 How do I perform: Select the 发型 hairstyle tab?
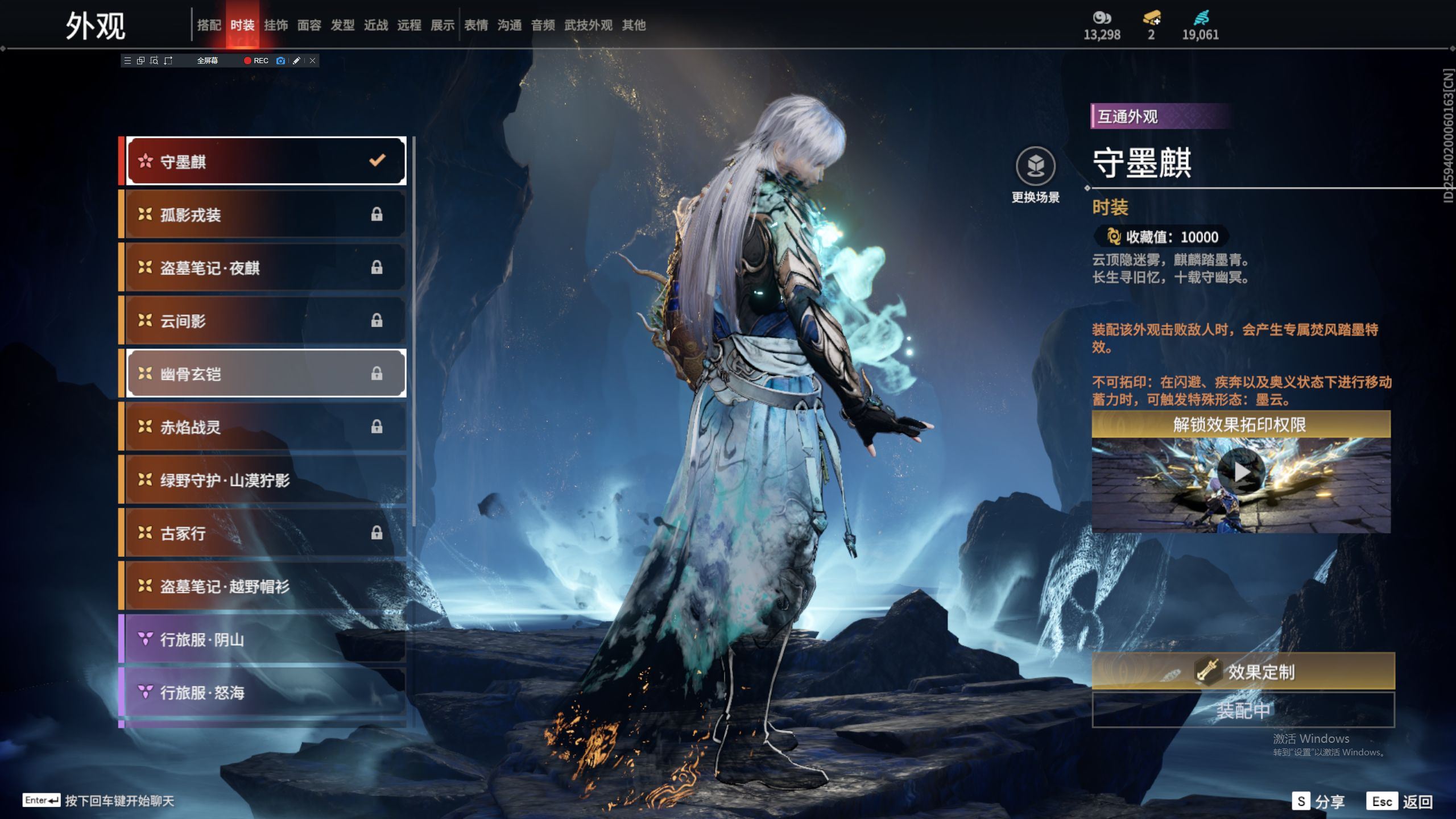[x=342, y=25]
